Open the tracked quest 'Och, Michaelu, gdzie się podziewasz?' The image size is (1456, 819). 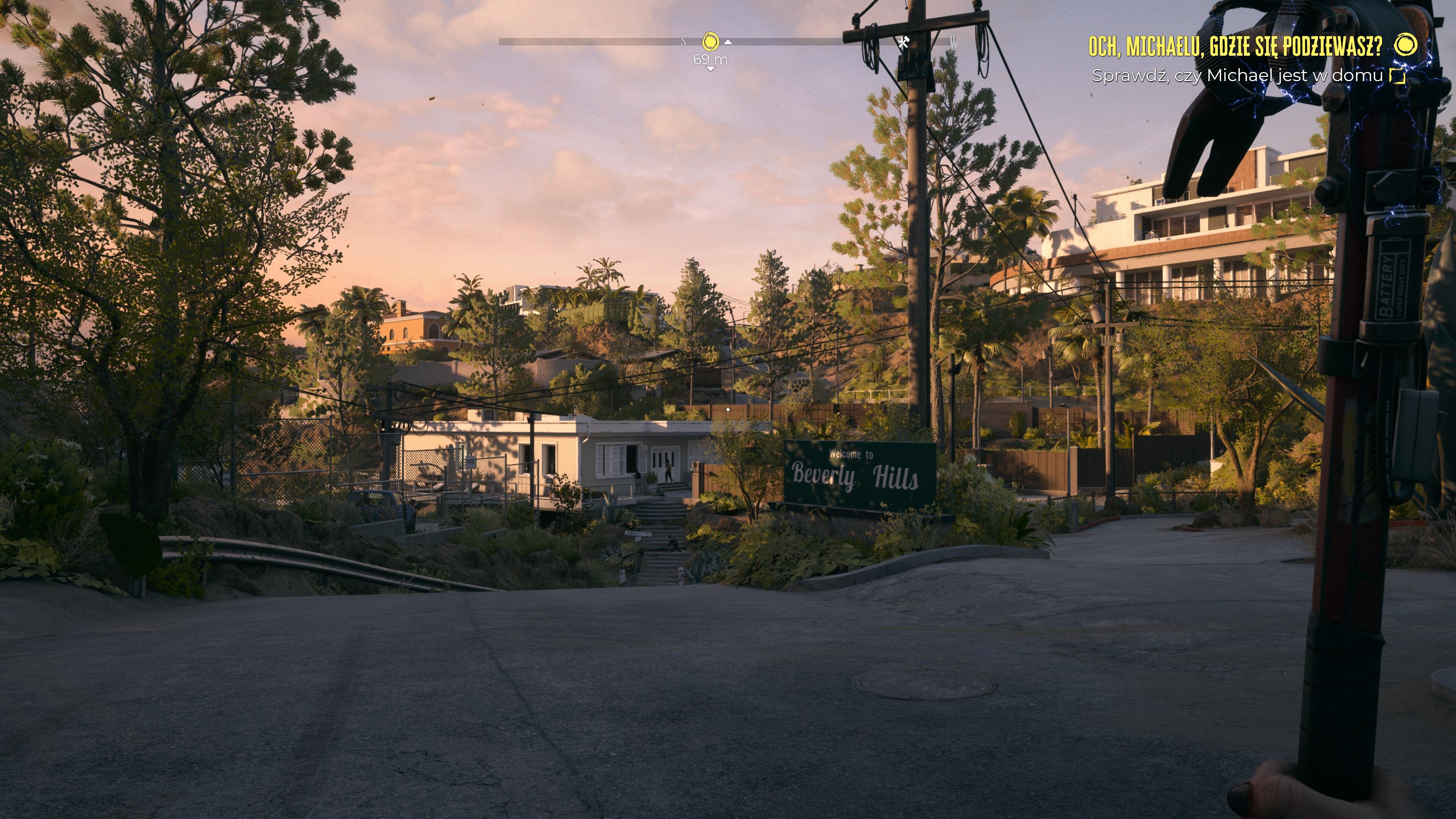point(1235,46)
